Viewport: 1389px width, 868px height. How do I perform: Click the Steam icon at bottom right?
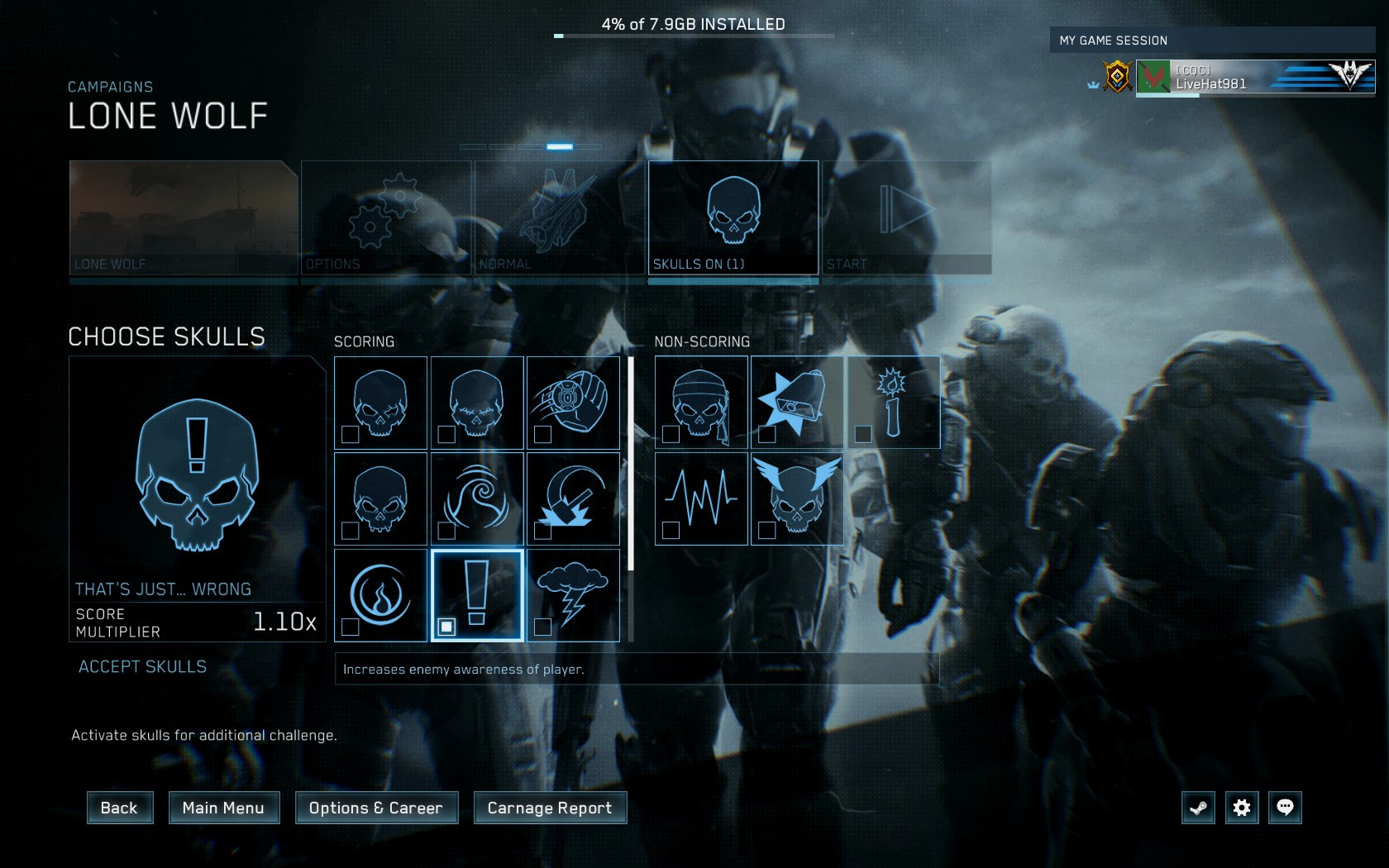click(x=1199, y=808)
